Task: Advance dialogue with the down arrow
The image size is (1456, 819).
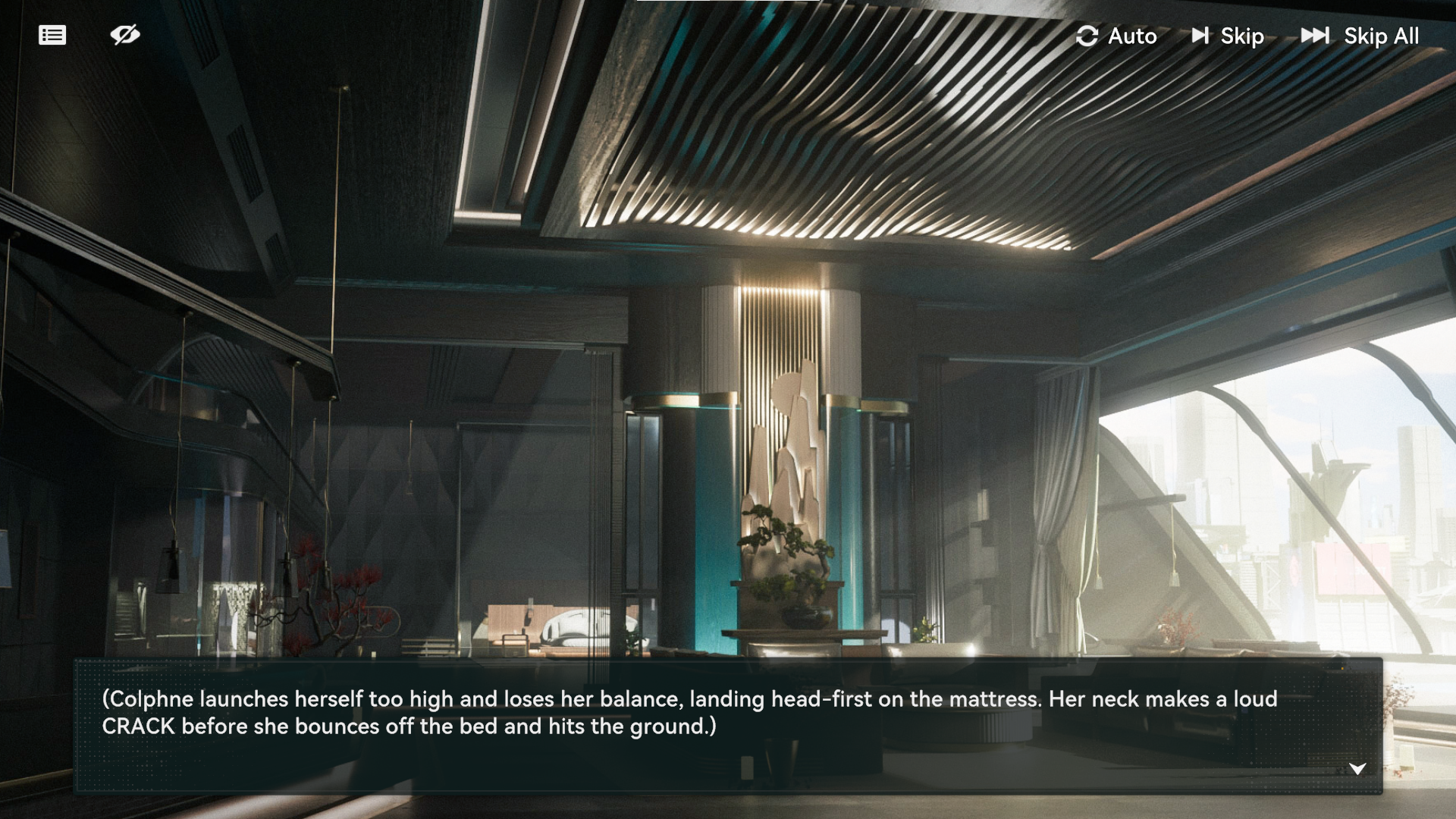Action: [1357, 769]
